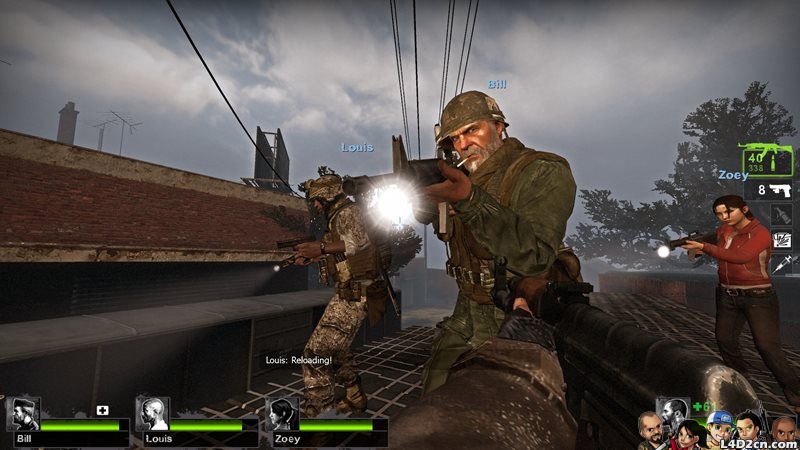Select the adrenaline syringe slot

[x=782, y=265]
